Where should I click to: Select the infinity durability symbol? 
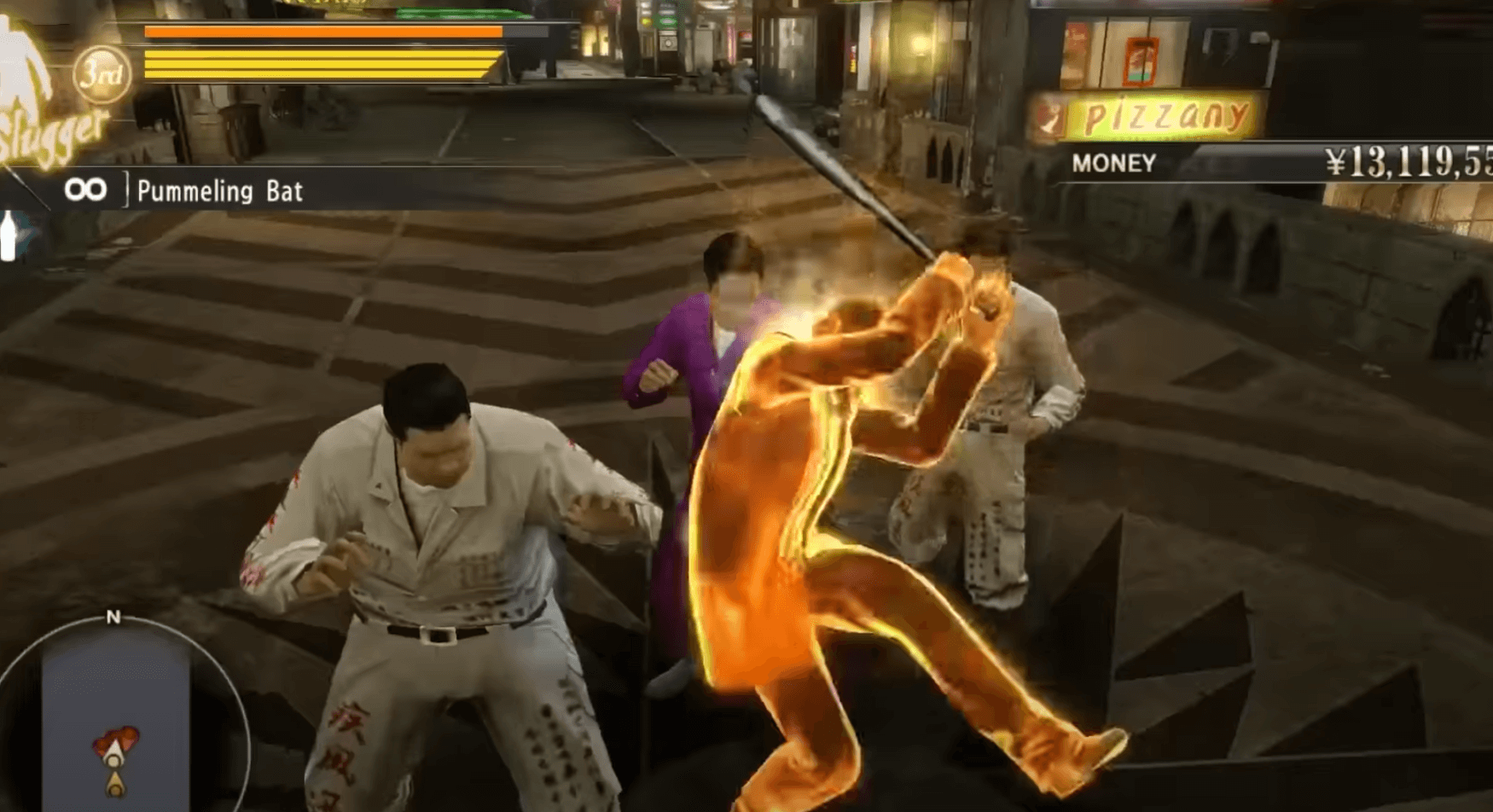point(88,189)
